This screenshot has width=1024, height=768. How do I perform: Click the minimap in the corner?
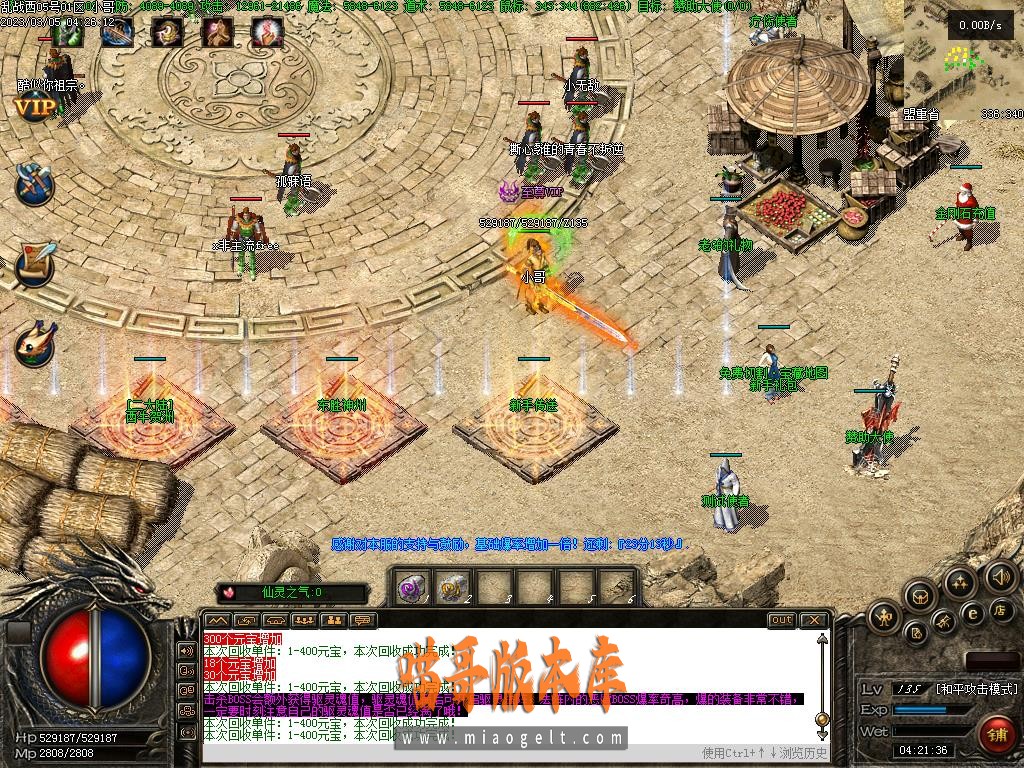tap(962, 55)
